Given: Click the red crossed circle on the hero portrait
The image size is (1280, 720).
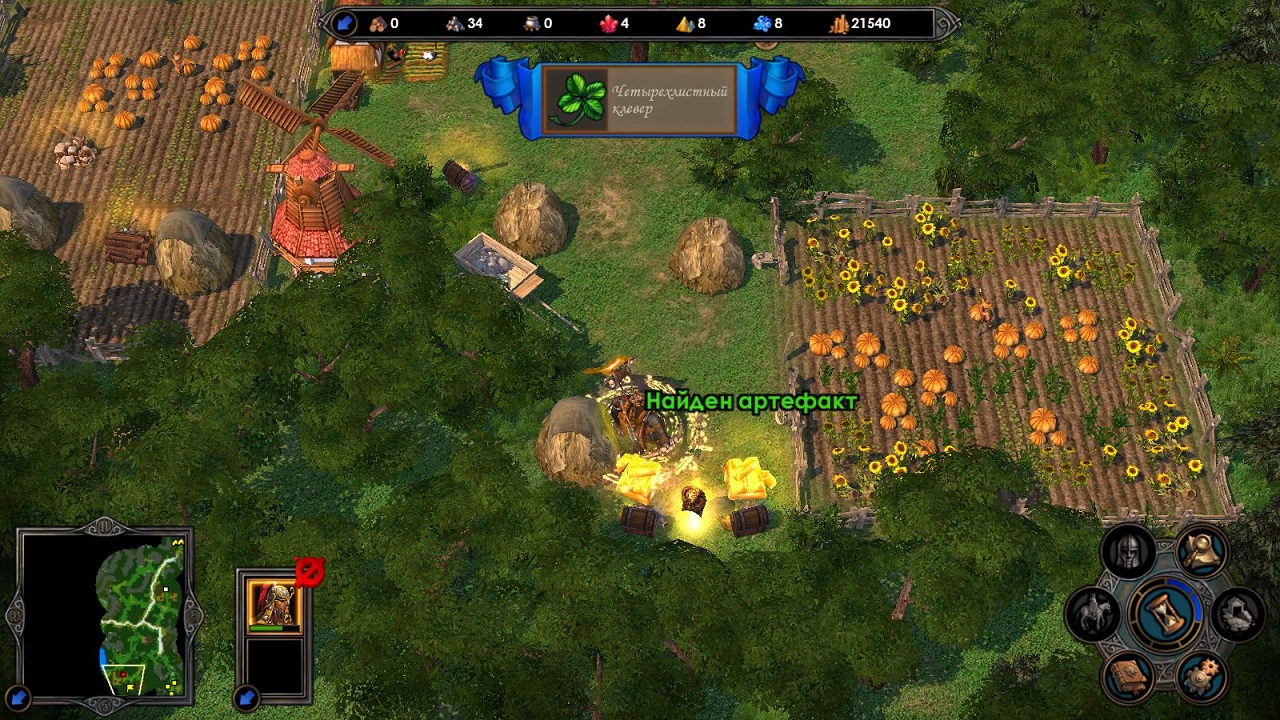Looking at the screenshot, I should tap(309, 572).
